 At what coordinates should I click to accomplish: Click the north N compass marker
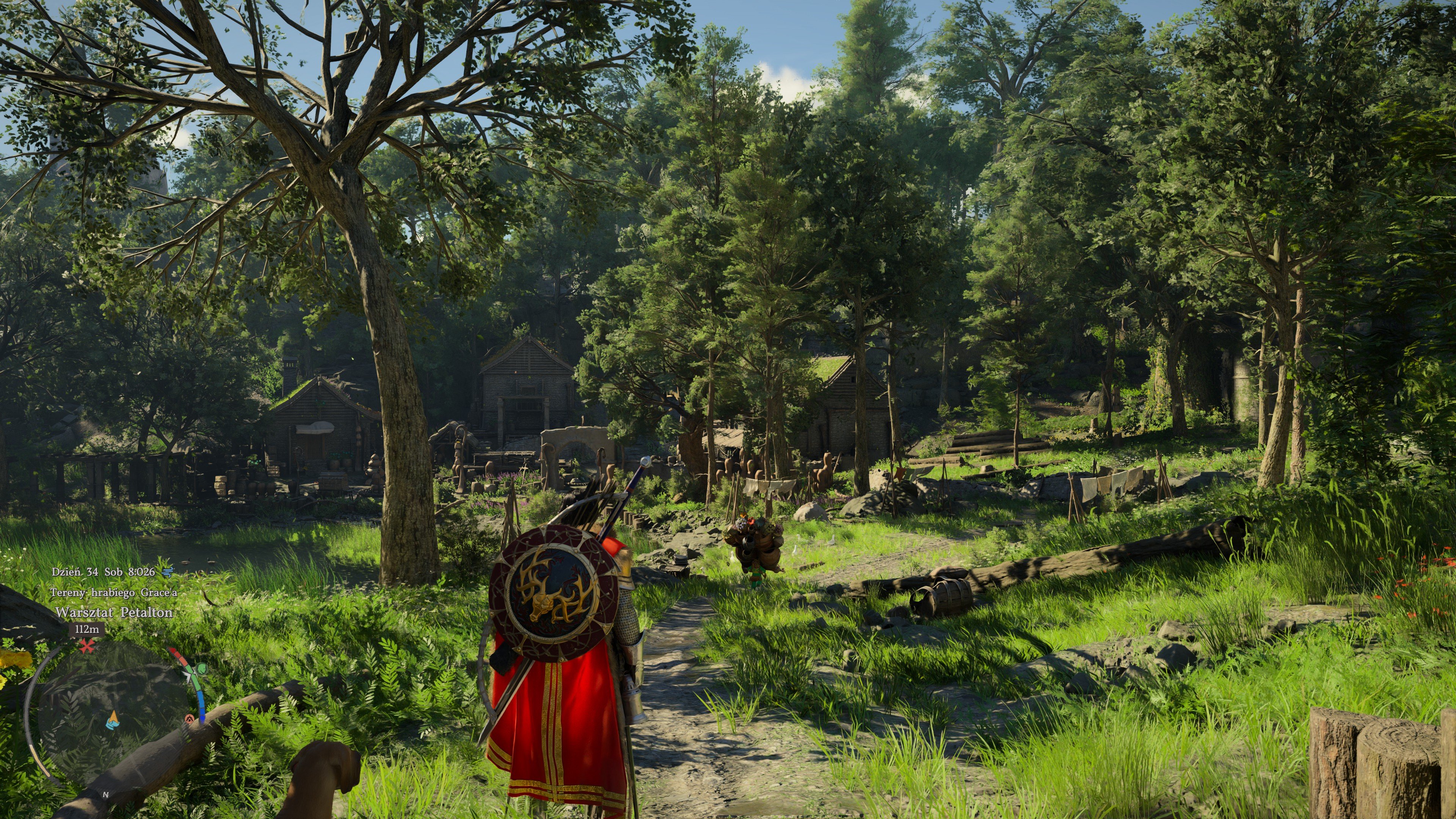(x=106, y=794)
